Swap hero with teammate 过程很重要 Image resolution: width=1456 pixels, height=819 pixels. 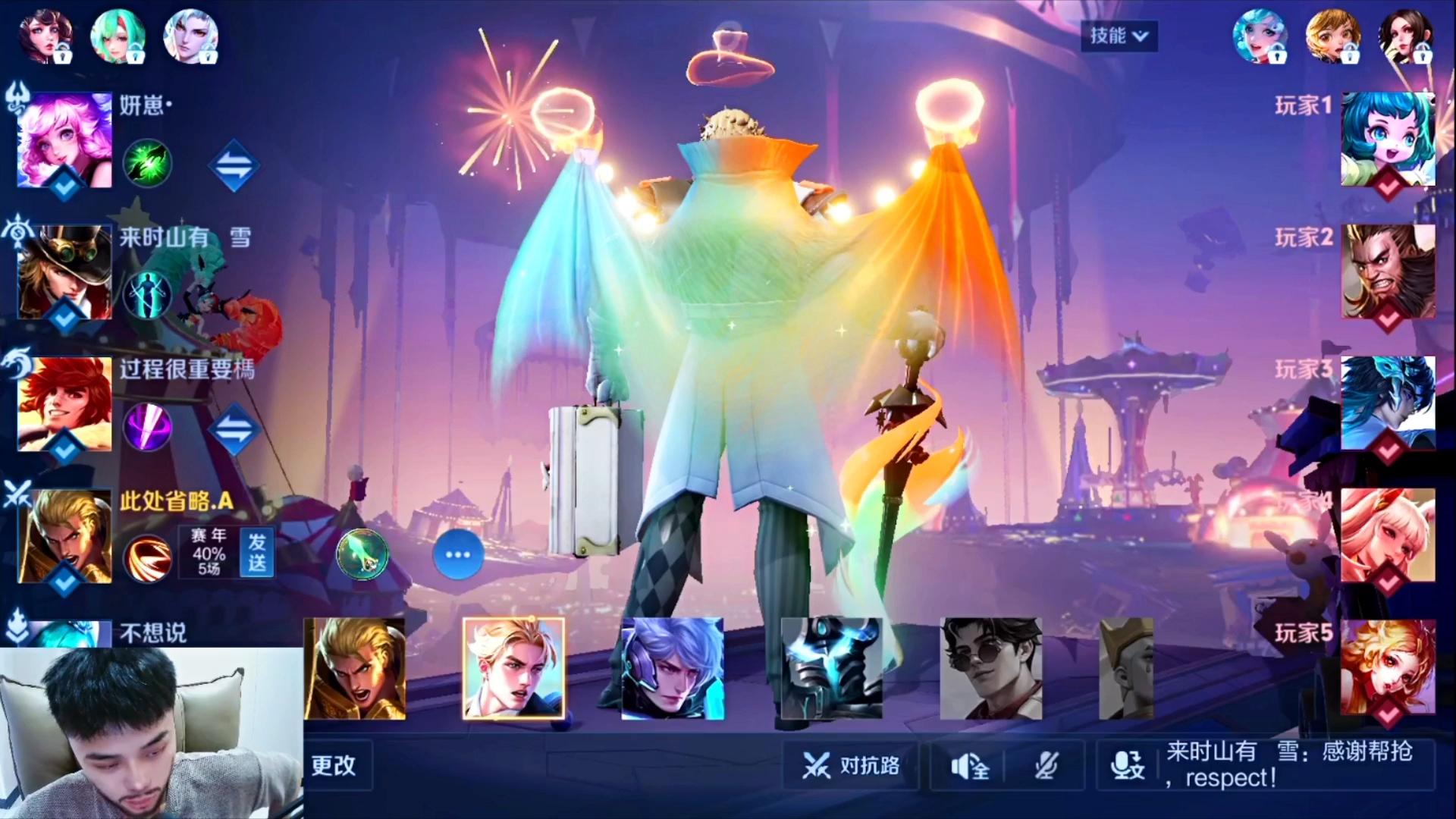click(x=234, y=428)
